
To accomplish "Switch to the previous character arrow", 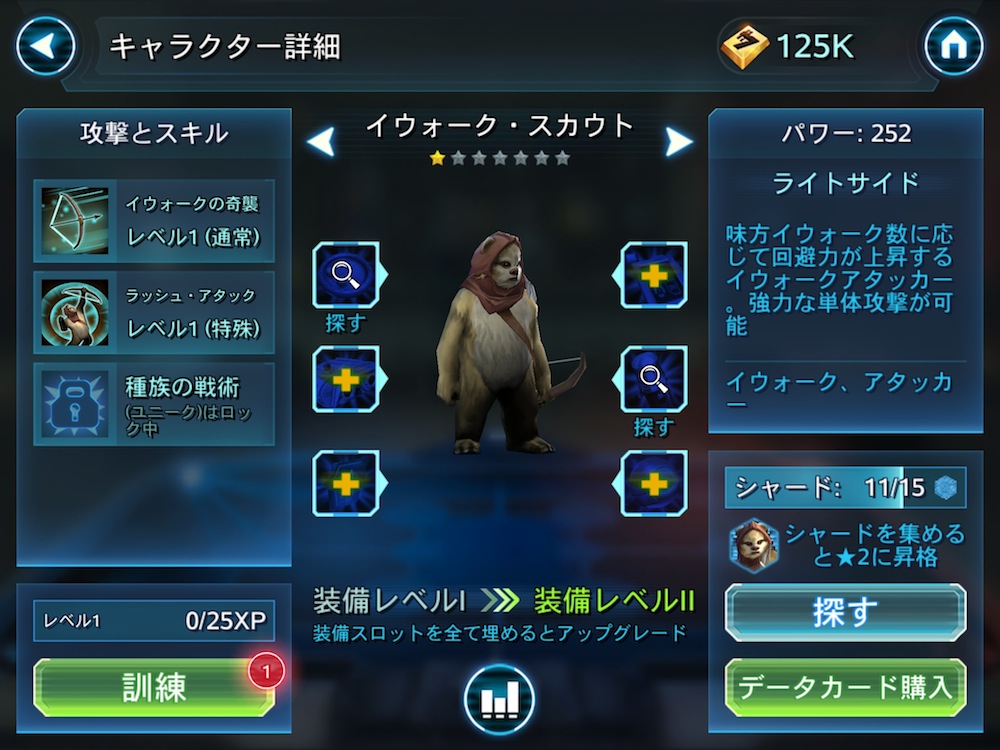I will point(321,141).
